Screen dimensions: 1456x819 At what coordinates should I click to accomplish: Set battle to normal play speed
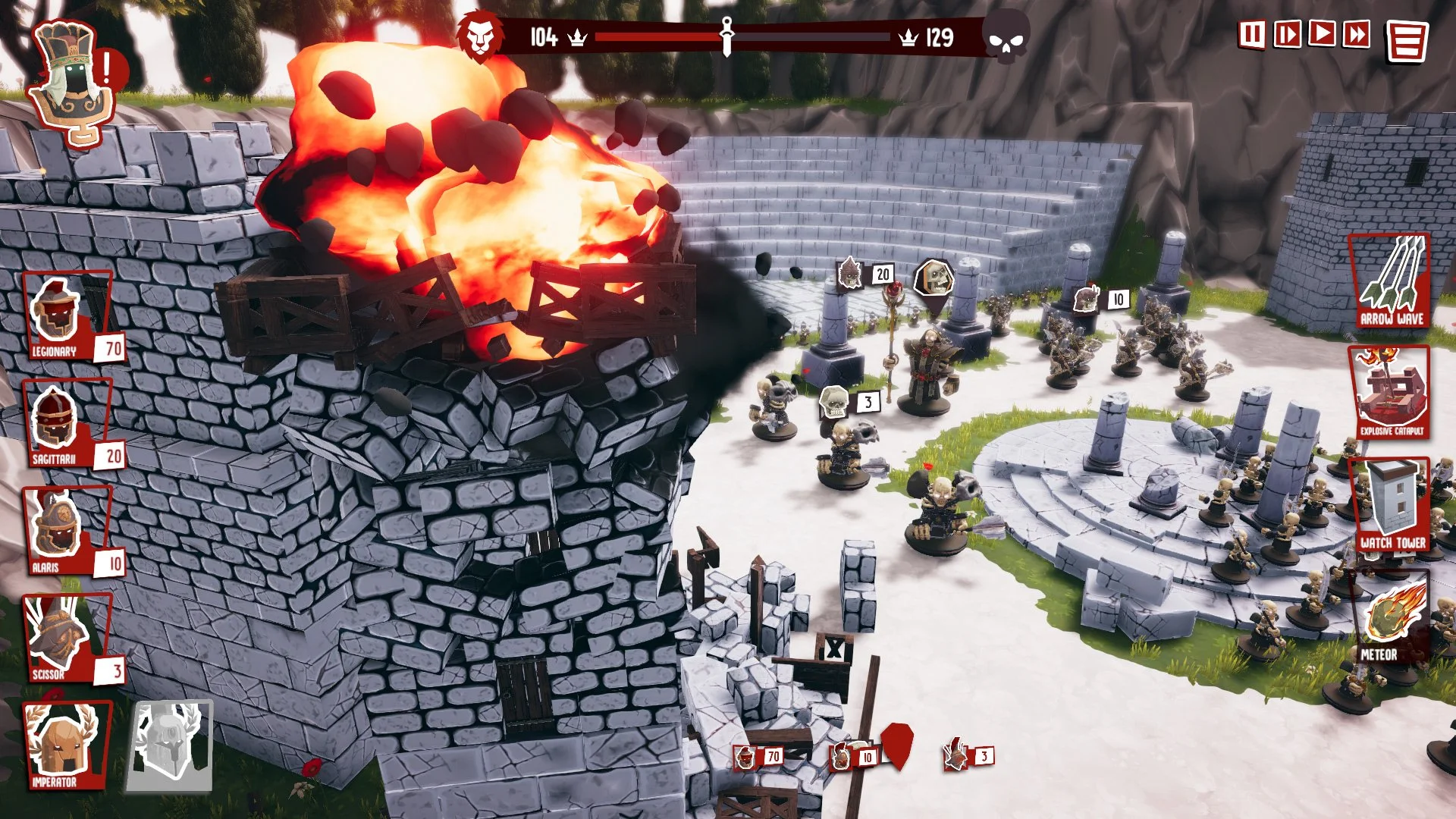[x=1322, y=34]
